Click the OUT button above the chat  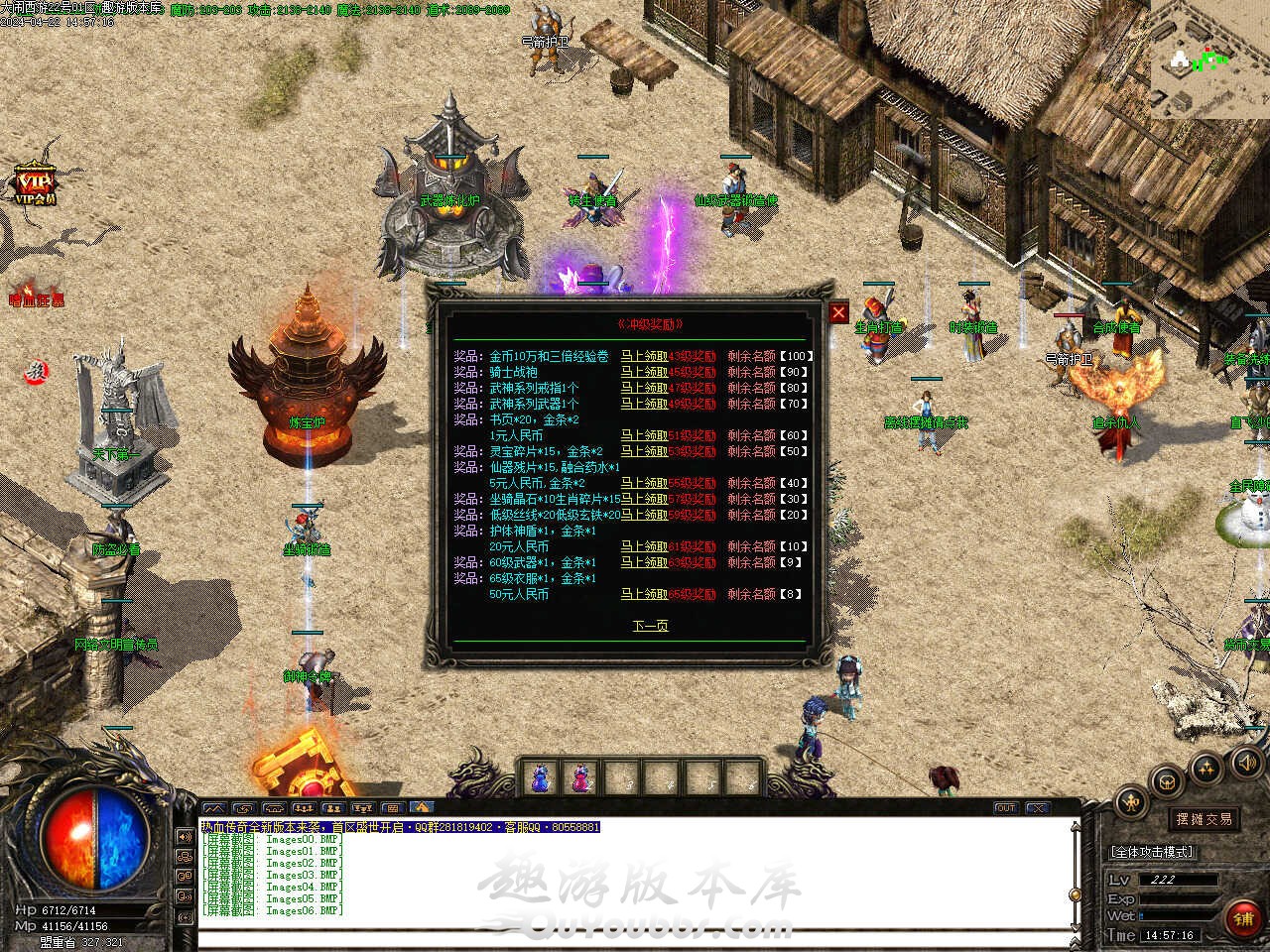tap(1005, 808)
